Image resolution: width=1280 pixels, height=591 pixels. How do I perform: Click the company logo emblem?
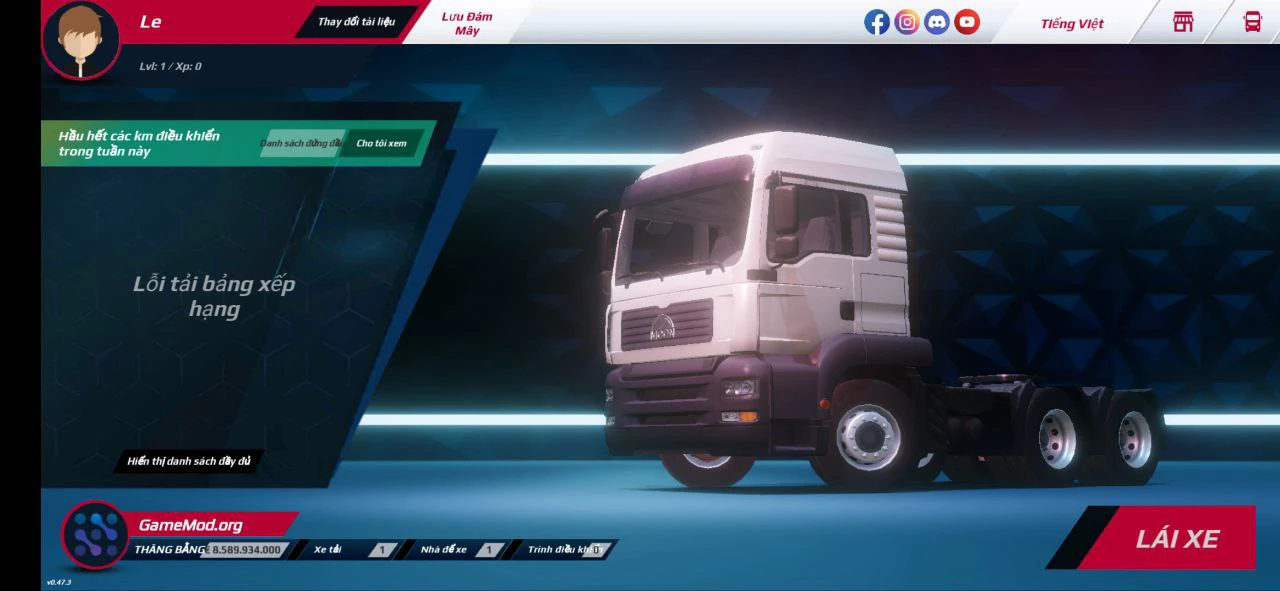click(x=95, y=535)
